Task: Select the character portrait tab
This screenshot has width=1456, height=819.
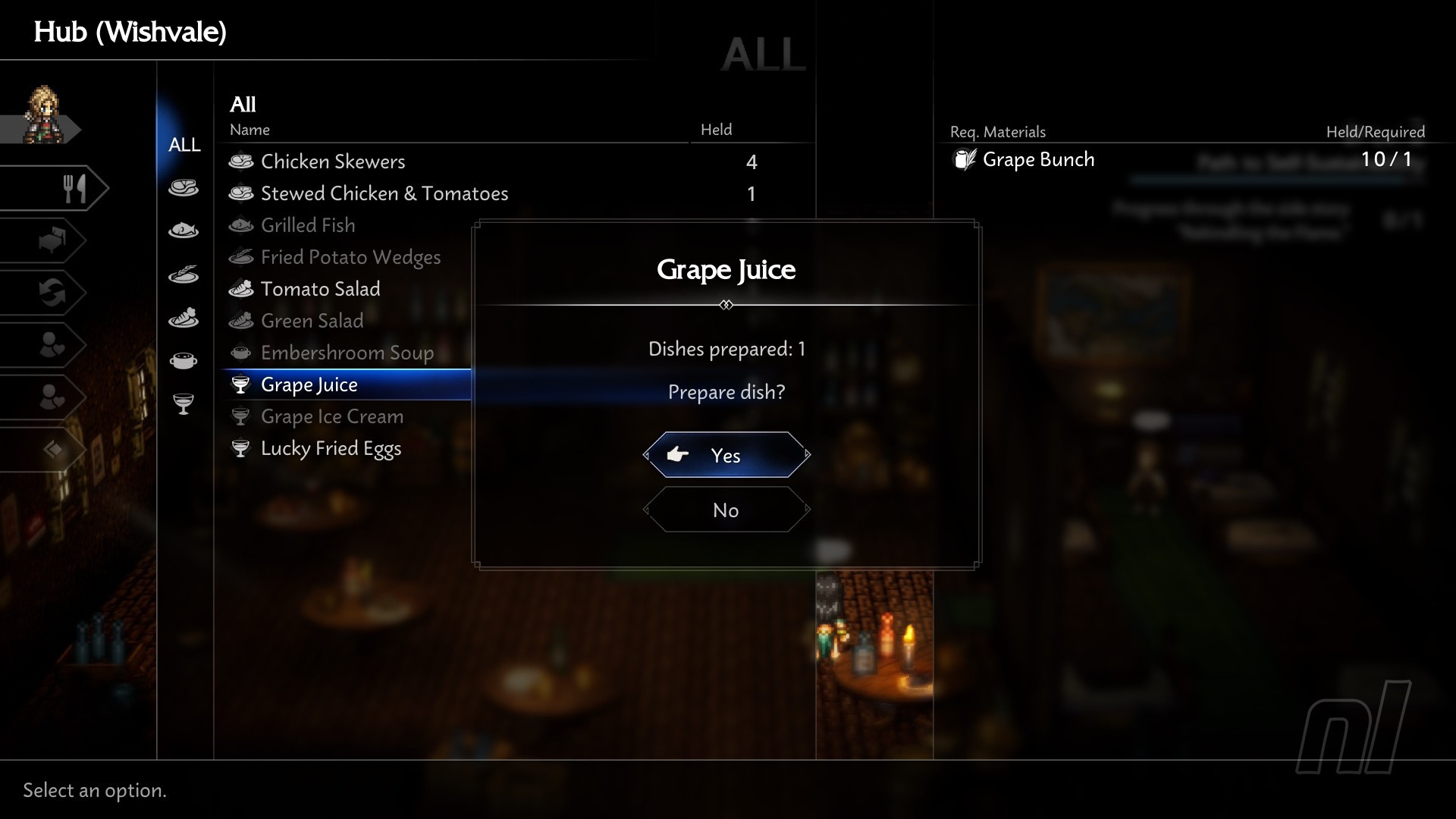Action: point(44,117)
